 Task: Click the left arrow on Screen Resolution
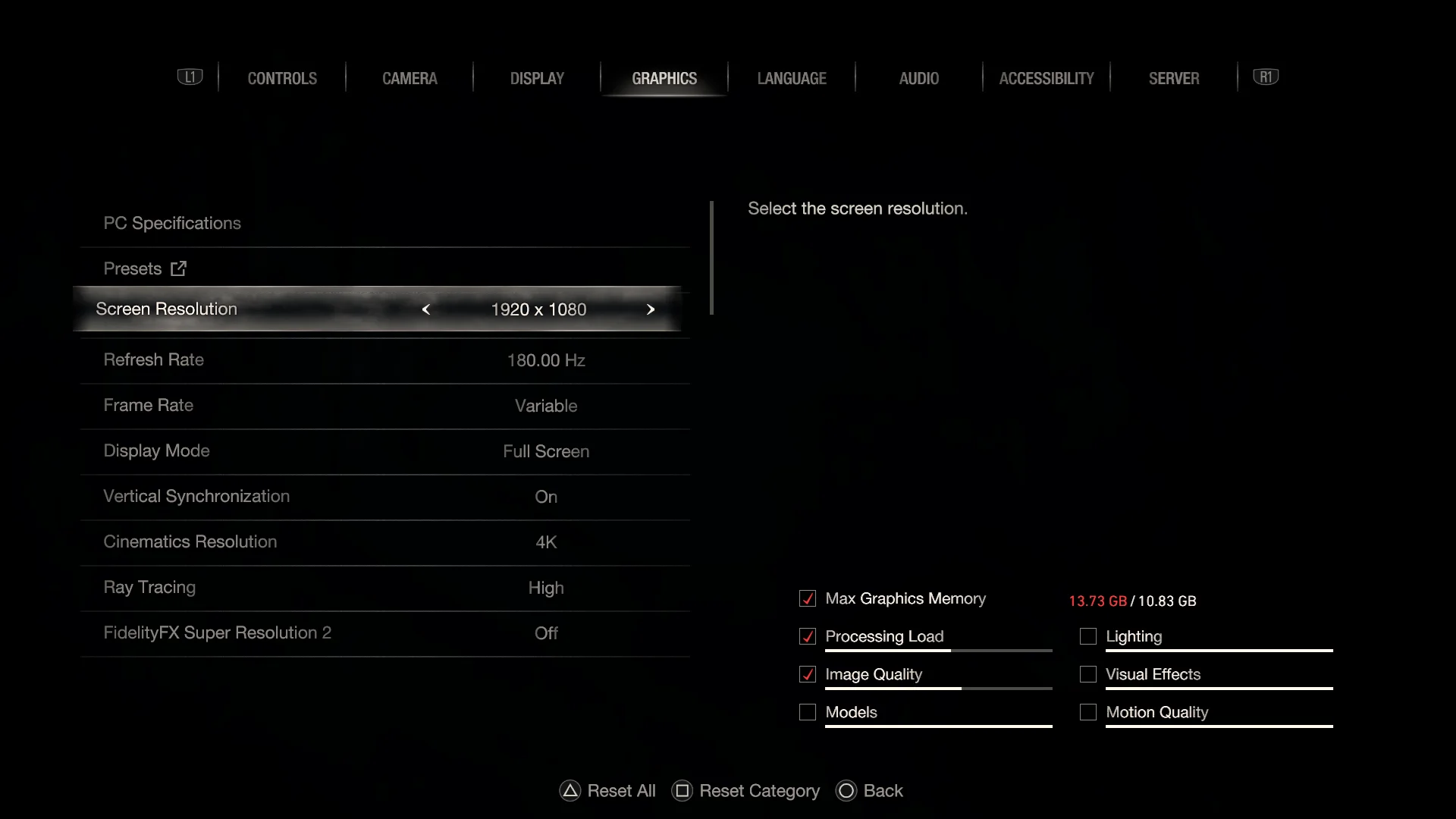click(x=426, y=309)
